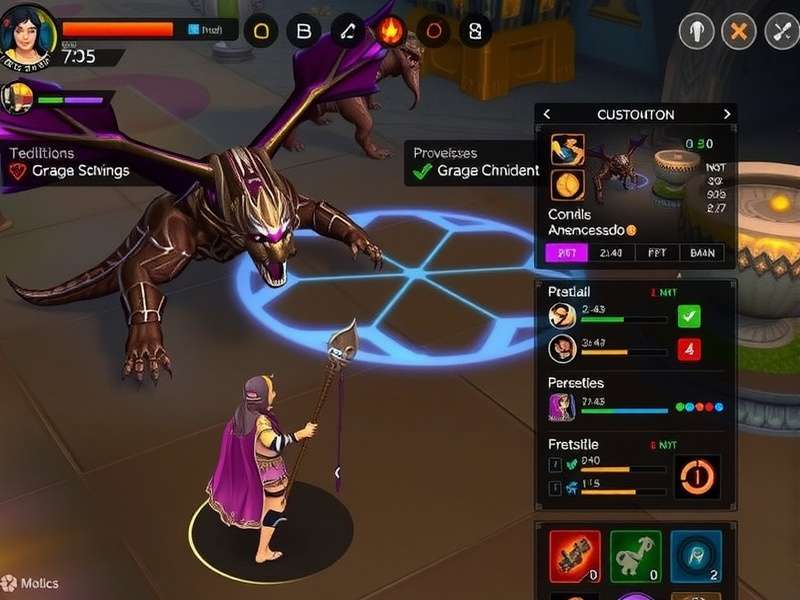
Task: Click the player portrait in the corner
Action: tap(27, 37)
